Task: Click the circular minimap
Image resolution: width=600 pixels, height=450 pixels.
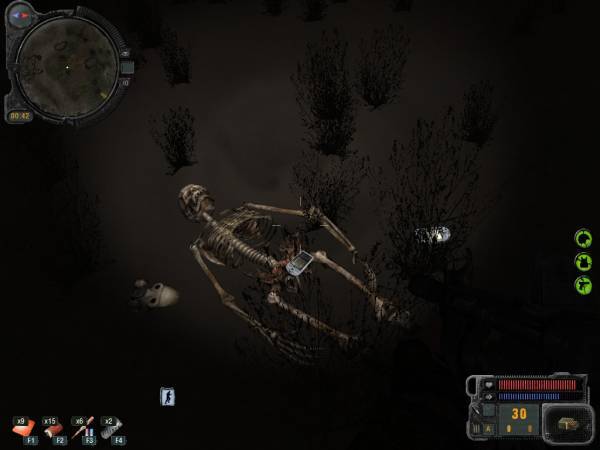Action: pos(68,67)
